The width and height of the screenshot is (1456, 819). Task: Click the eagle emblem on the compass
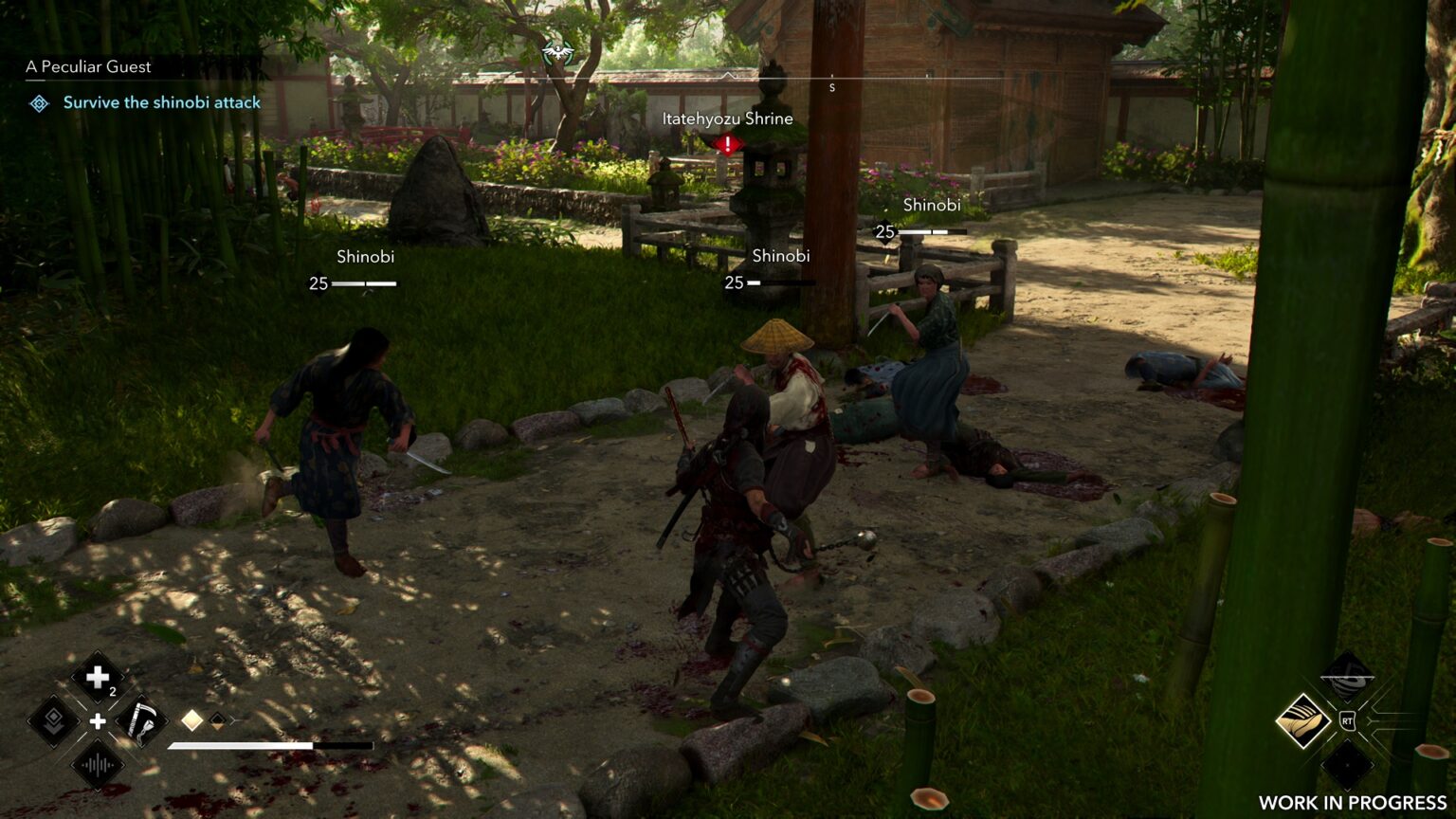coord(558,54)
